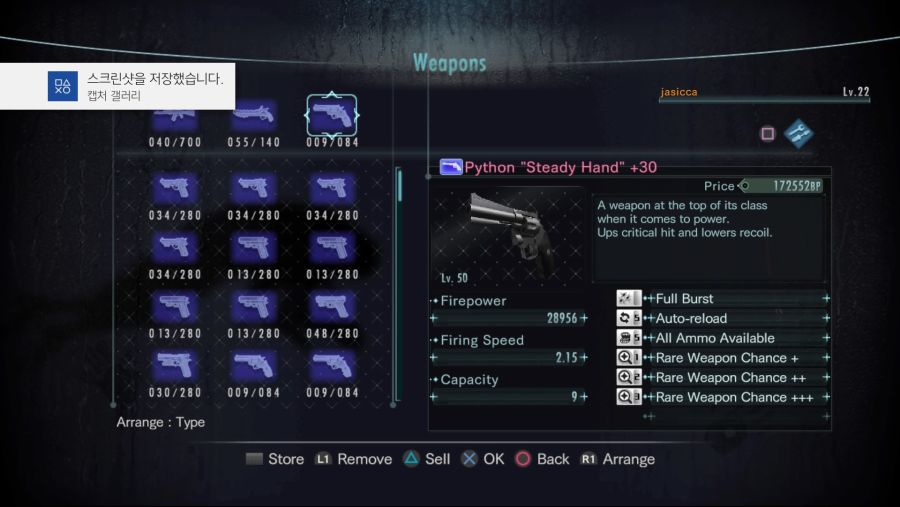Choose the Auto-reload part row
Viewport: 900px width, 507px height.
tap(723, 318)
